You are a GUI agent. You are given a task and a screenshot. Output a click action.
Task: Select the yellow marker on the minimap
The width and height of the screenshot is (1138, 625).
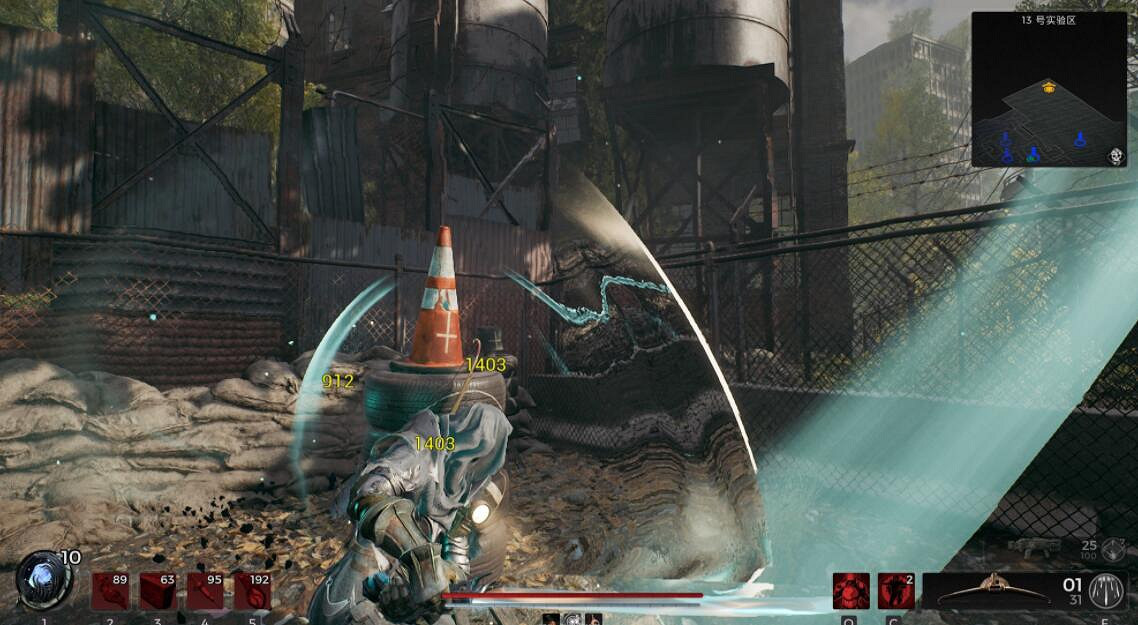[1048, 87]
